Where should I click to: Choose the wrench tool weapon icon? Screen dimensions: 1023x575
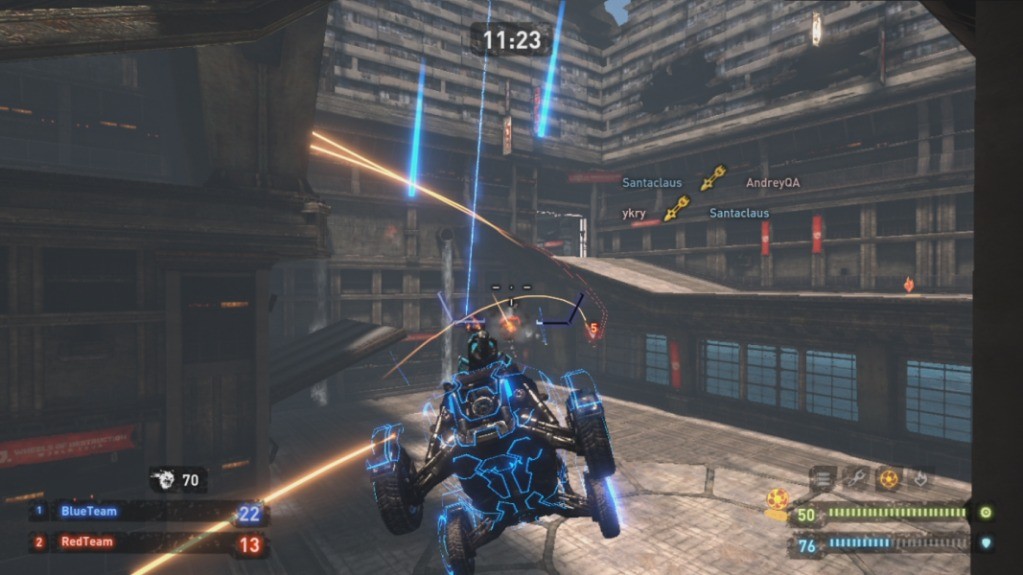point(854,479)
